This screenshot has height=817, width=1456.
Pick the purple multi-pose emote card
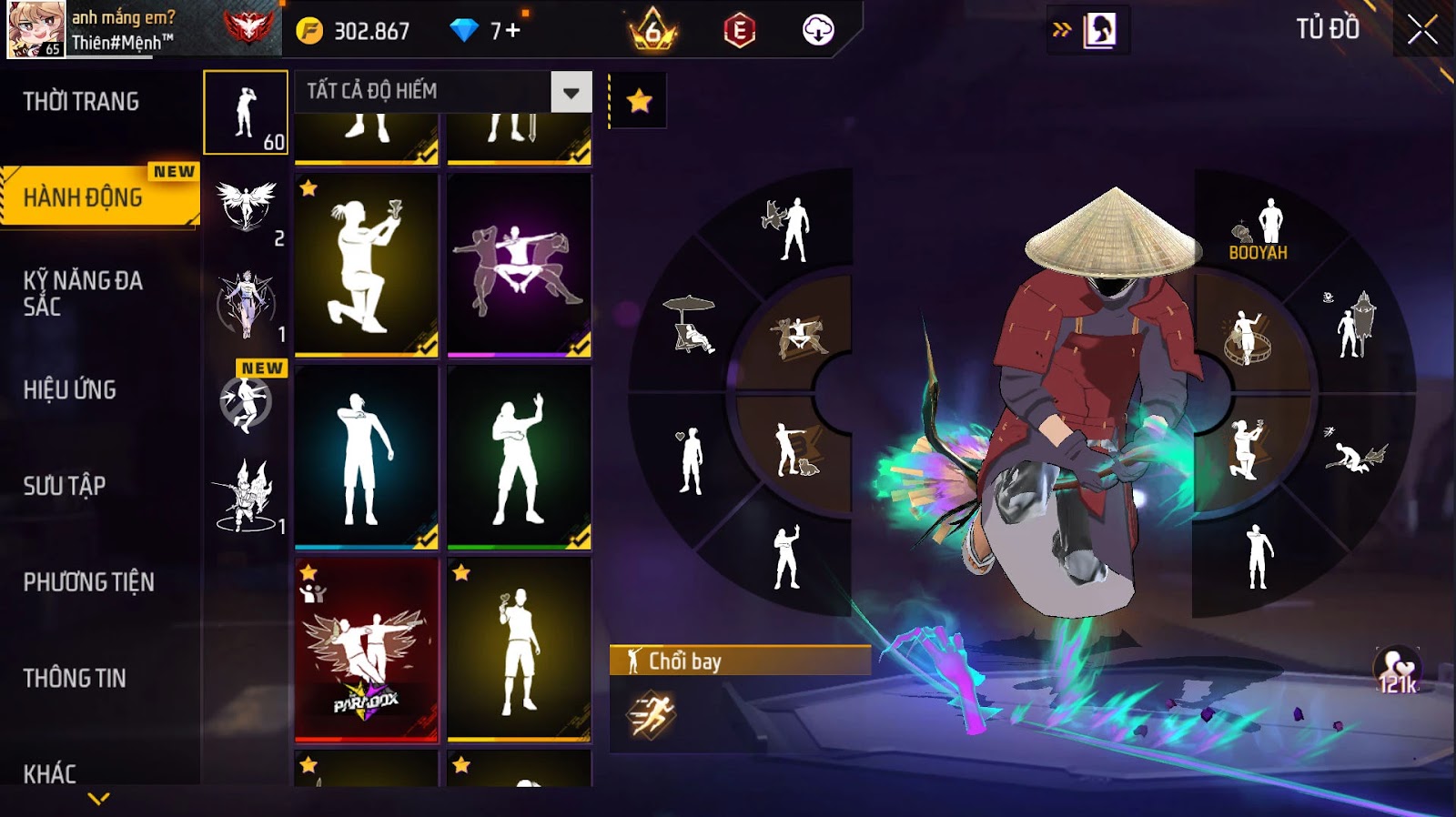point(519,264)
